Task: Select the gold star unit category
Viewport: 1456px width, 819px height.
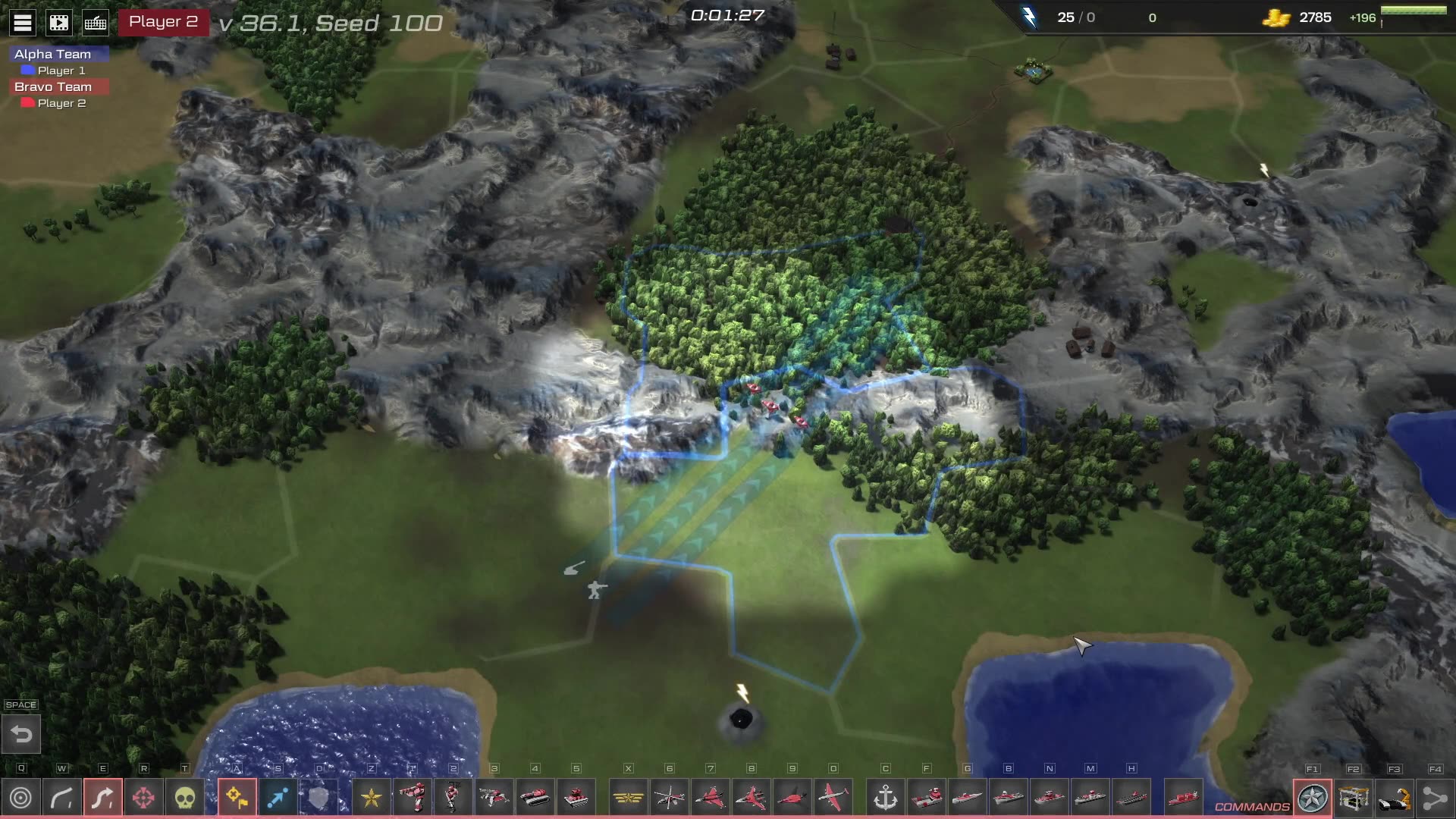Action: pos(372,798)
